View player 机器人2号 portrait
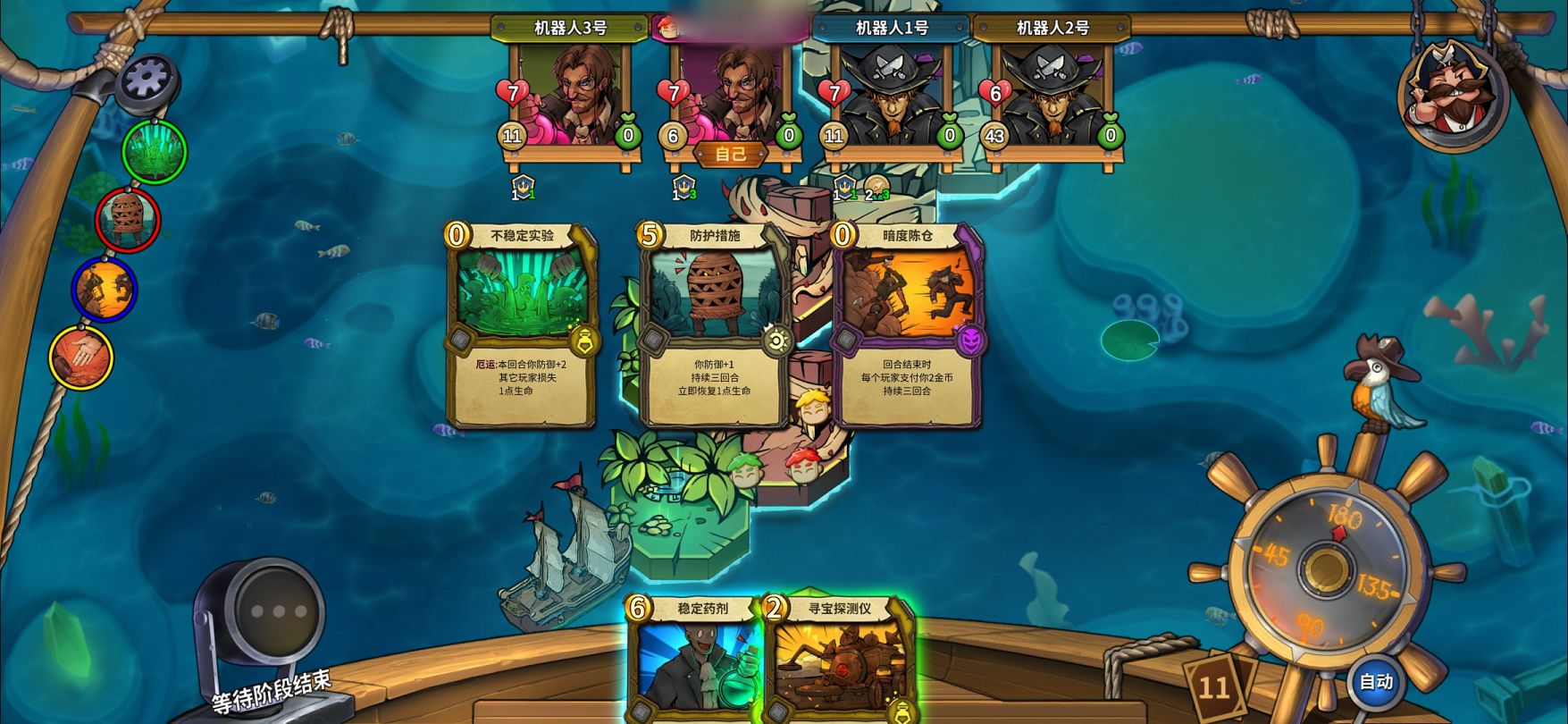This screenshot has height=724, width=1568. pyautogui.click(x=1052, y=94)
